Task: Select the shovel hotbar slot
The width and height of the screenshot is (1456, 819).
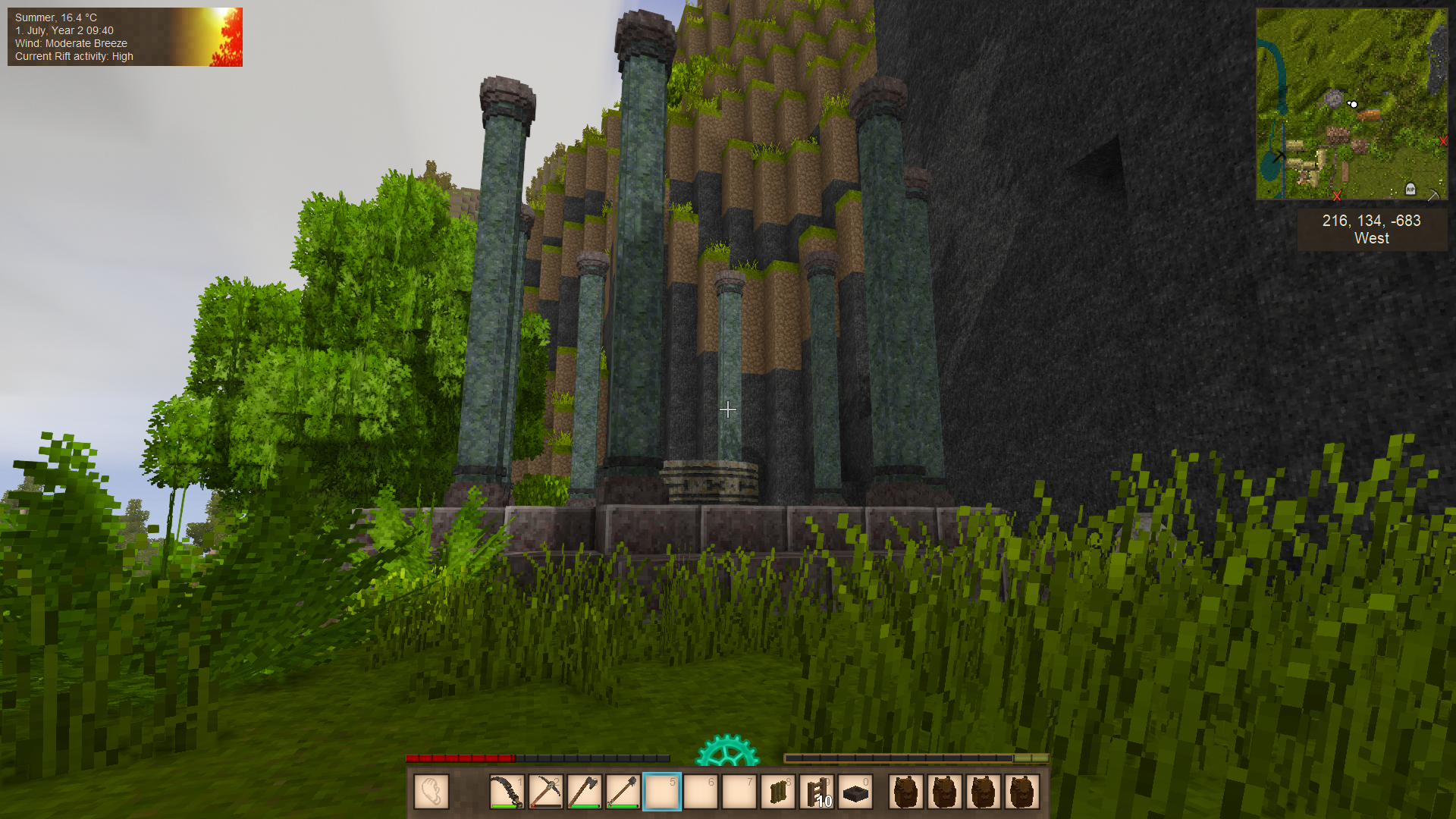Action: 623,792
